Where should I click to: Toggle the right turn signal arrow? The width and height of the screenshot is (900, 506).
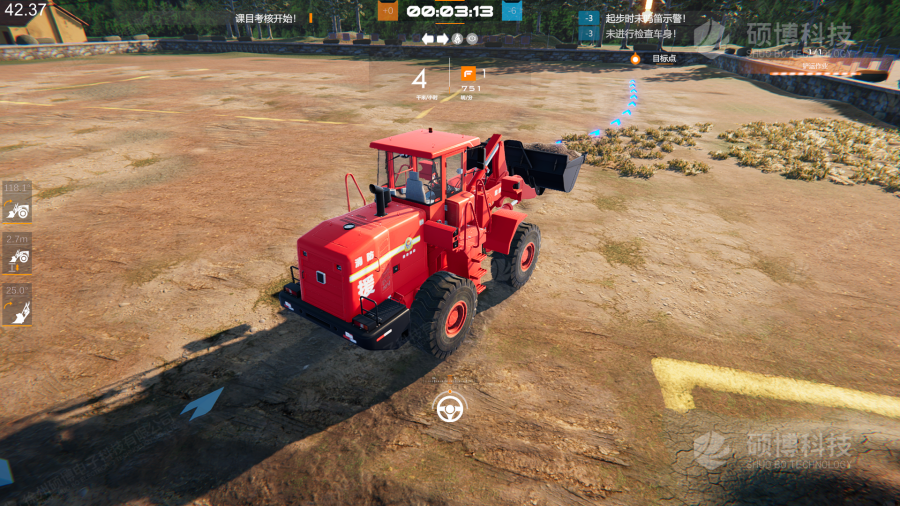point(443,39)
